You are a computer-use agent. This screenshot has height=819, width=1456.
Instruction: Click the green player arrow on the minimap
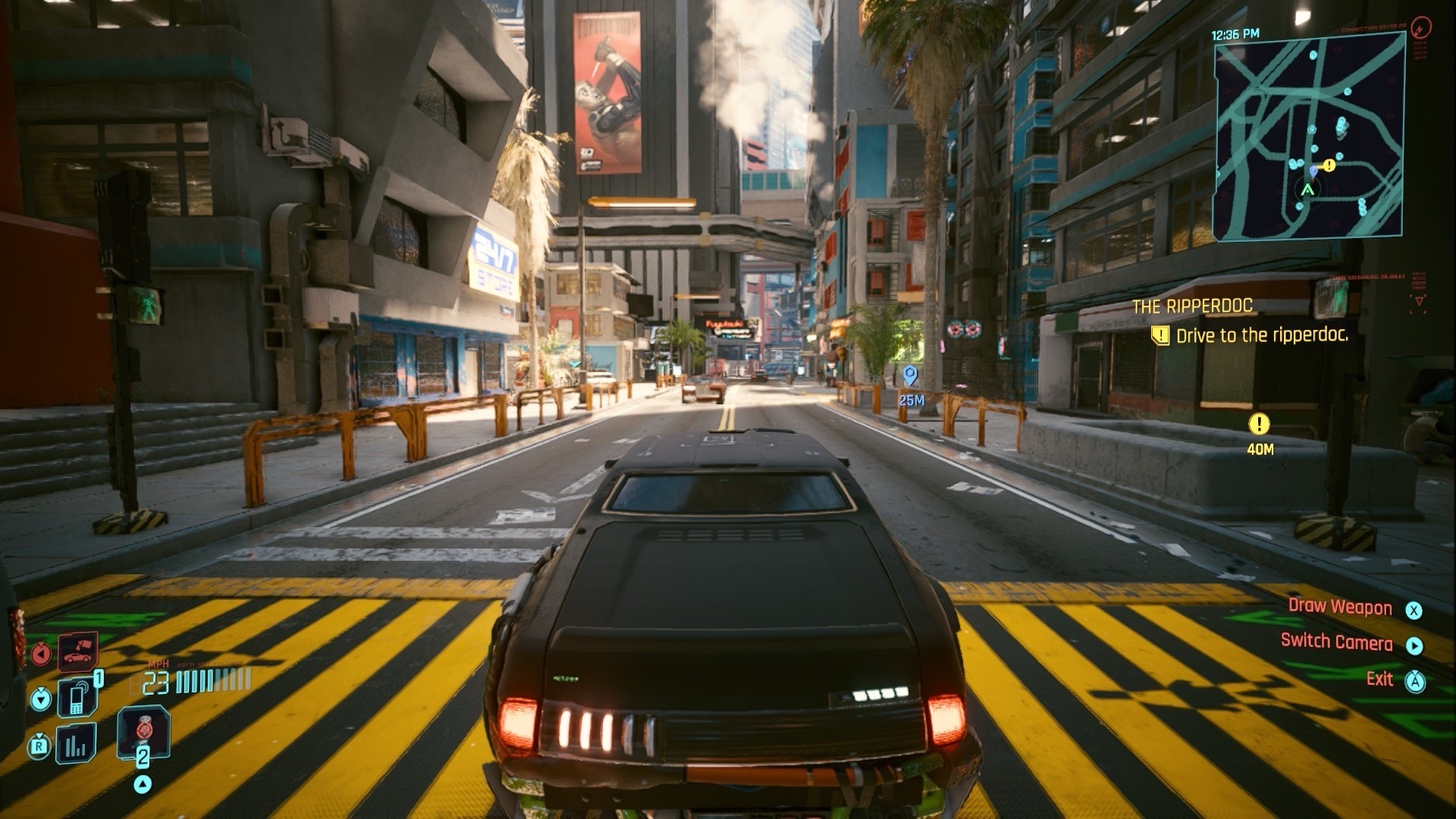coord(1307,190)
